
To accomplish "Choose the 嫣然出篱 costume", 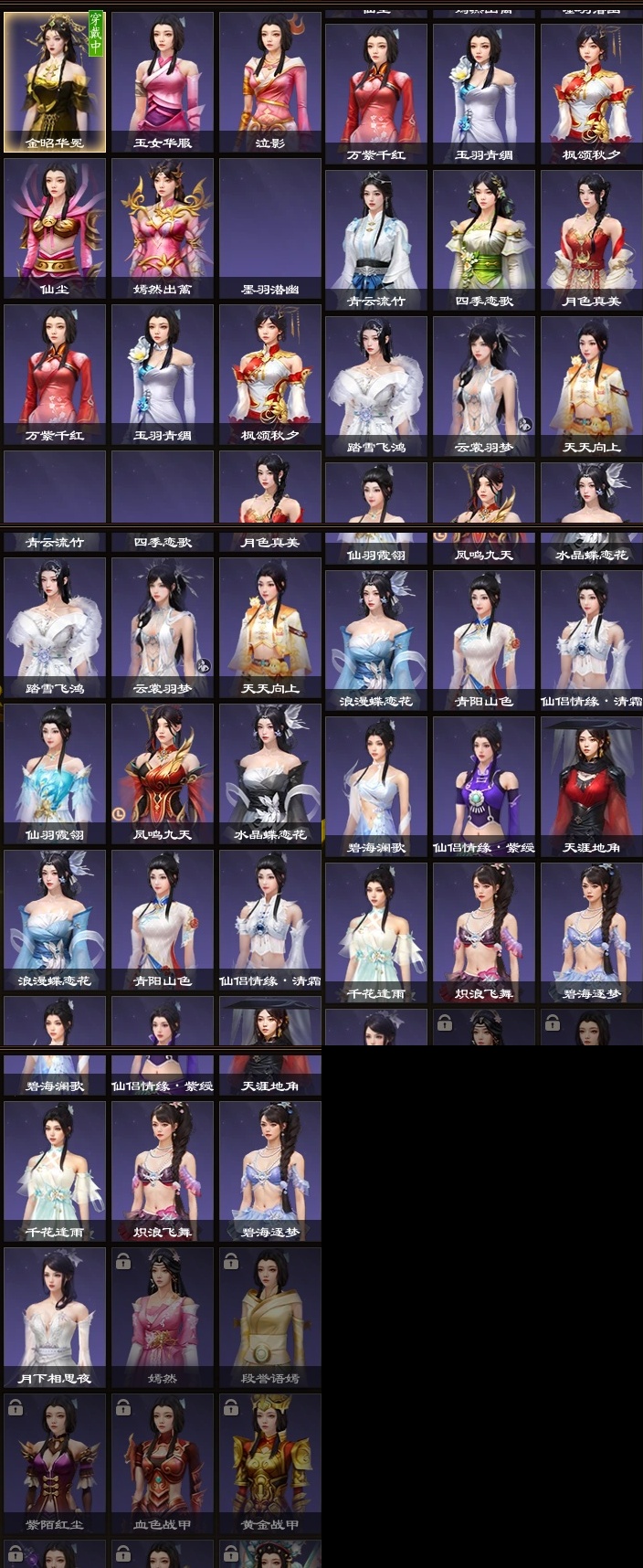I will pyautogui.click(x=163, y=228).
